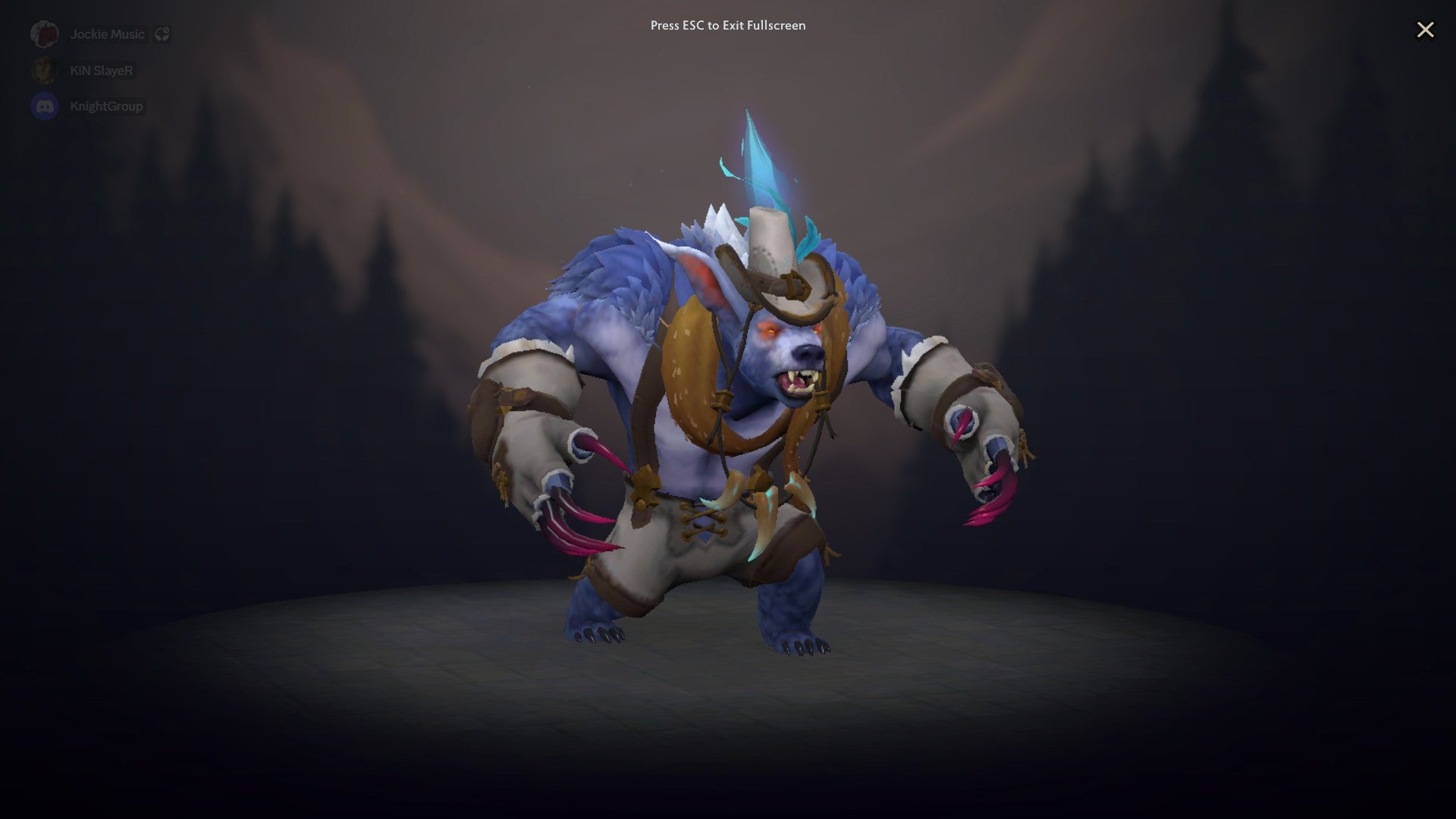The width and height of the screenshot is (1456, 819).
Task: Click the 'Press ESC to Exit Fullscreen' banner
Action: (x=726, y=25)
